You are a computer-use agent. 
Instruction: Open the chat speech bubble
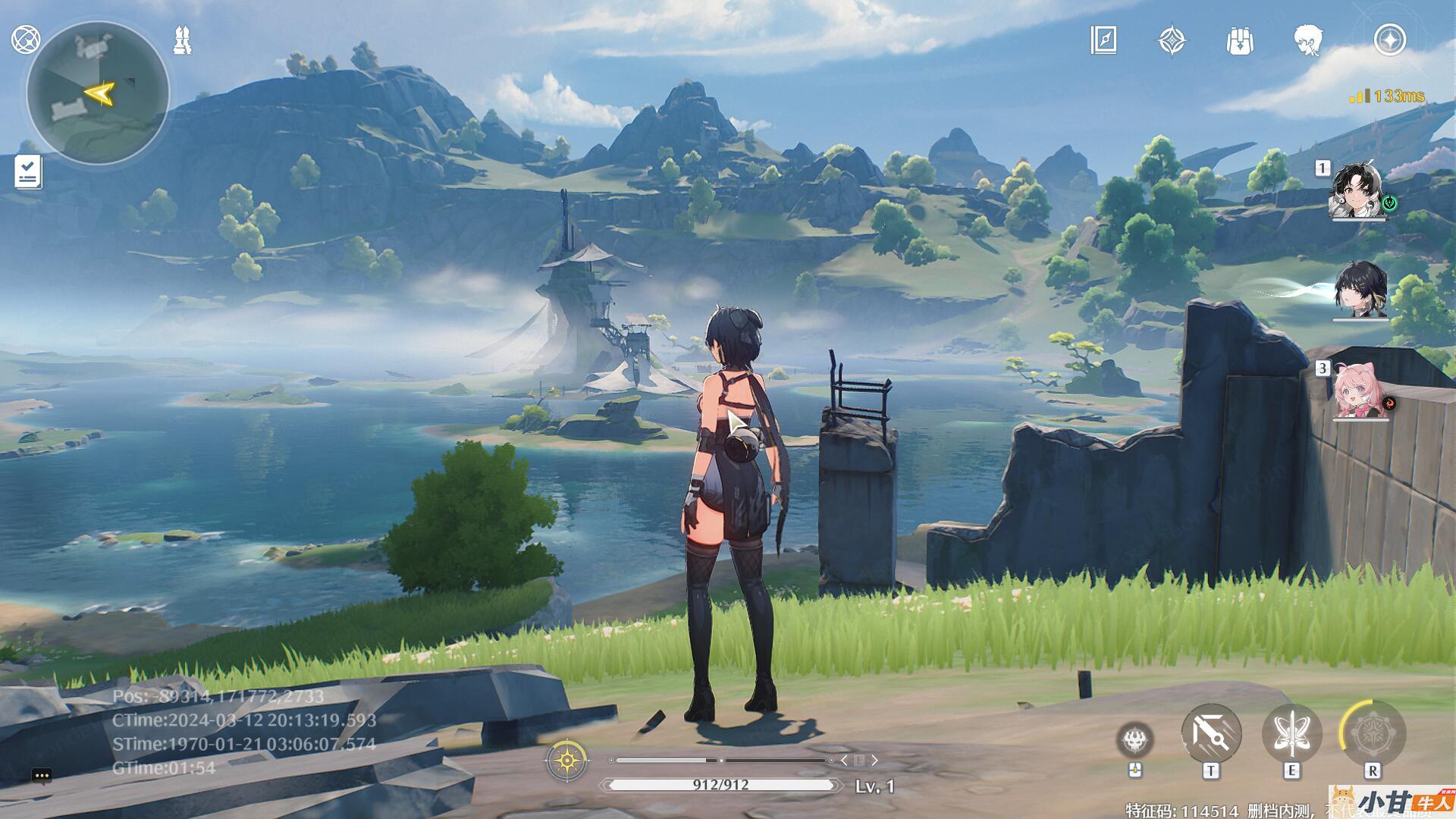coord(42,775)
